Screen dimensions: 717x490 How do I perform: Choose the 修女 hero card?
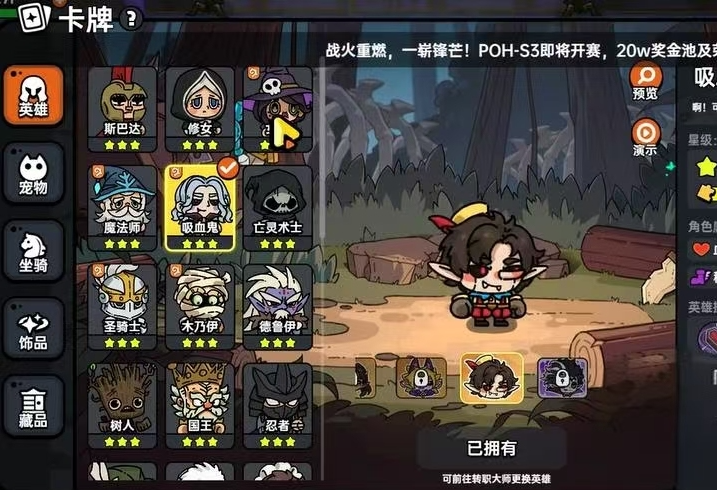pyautogui.click(x=199, y=108)
